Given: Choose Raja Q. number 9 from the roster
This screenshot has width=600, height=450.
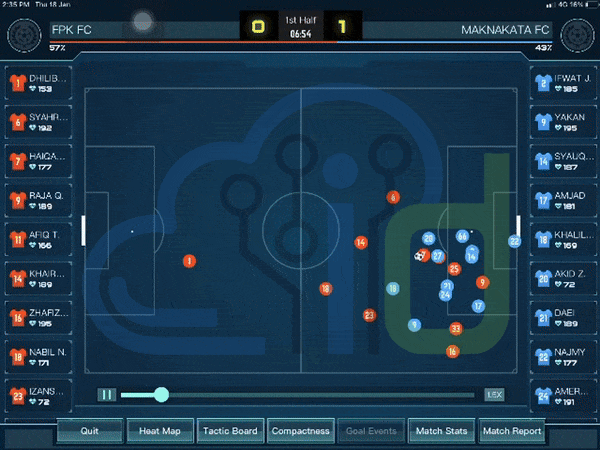Looking at the screenshot, I should [37, 200].
